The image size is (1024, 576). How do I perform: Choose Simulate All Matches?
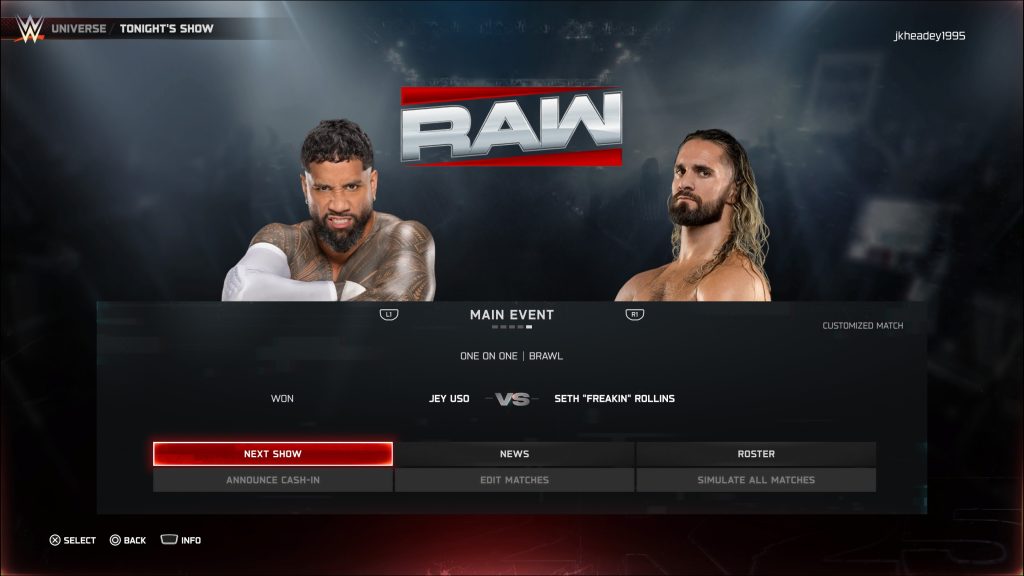(756, 480)
